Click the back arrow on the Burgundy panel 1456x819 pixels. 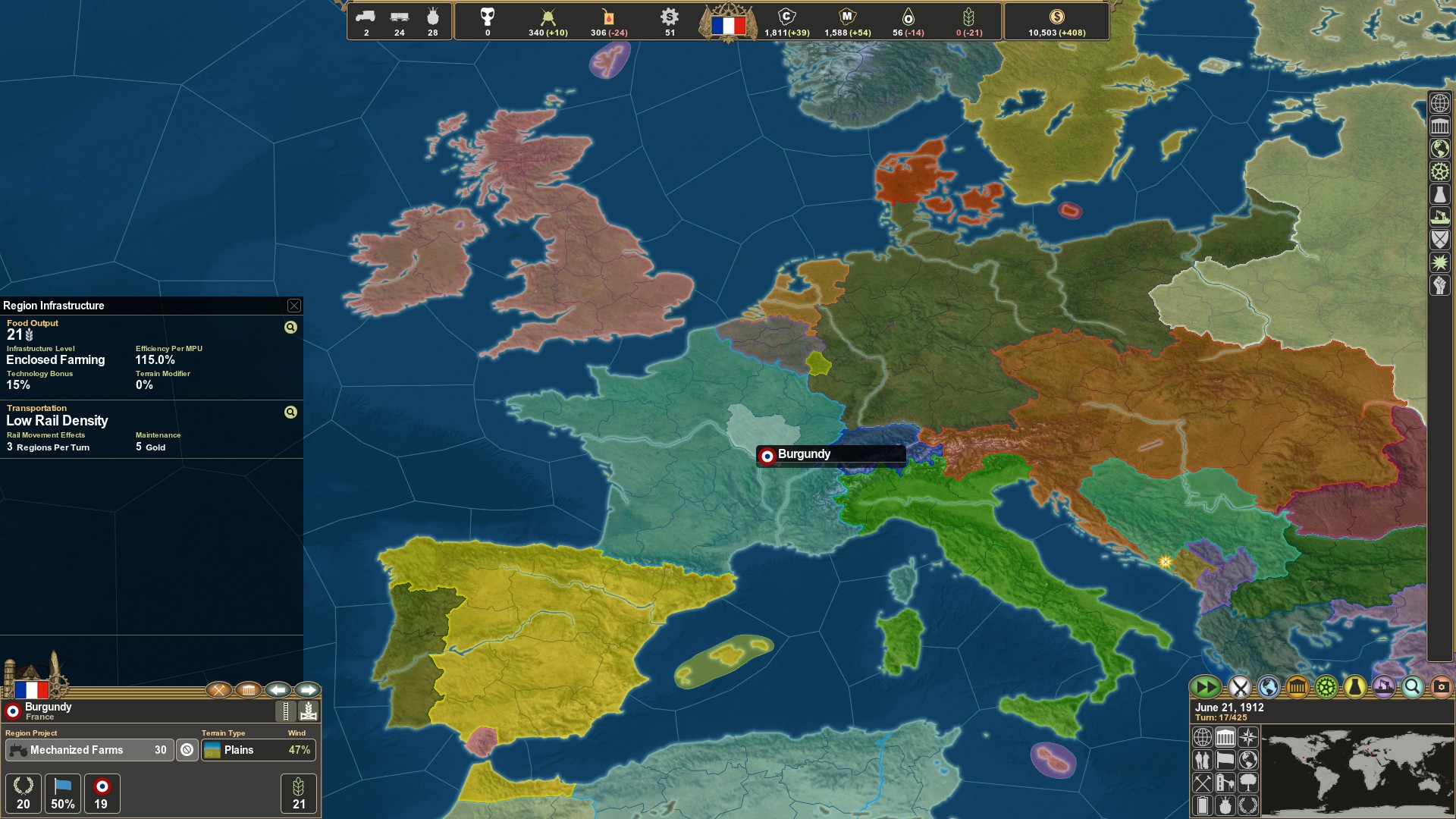coord(277,690)
